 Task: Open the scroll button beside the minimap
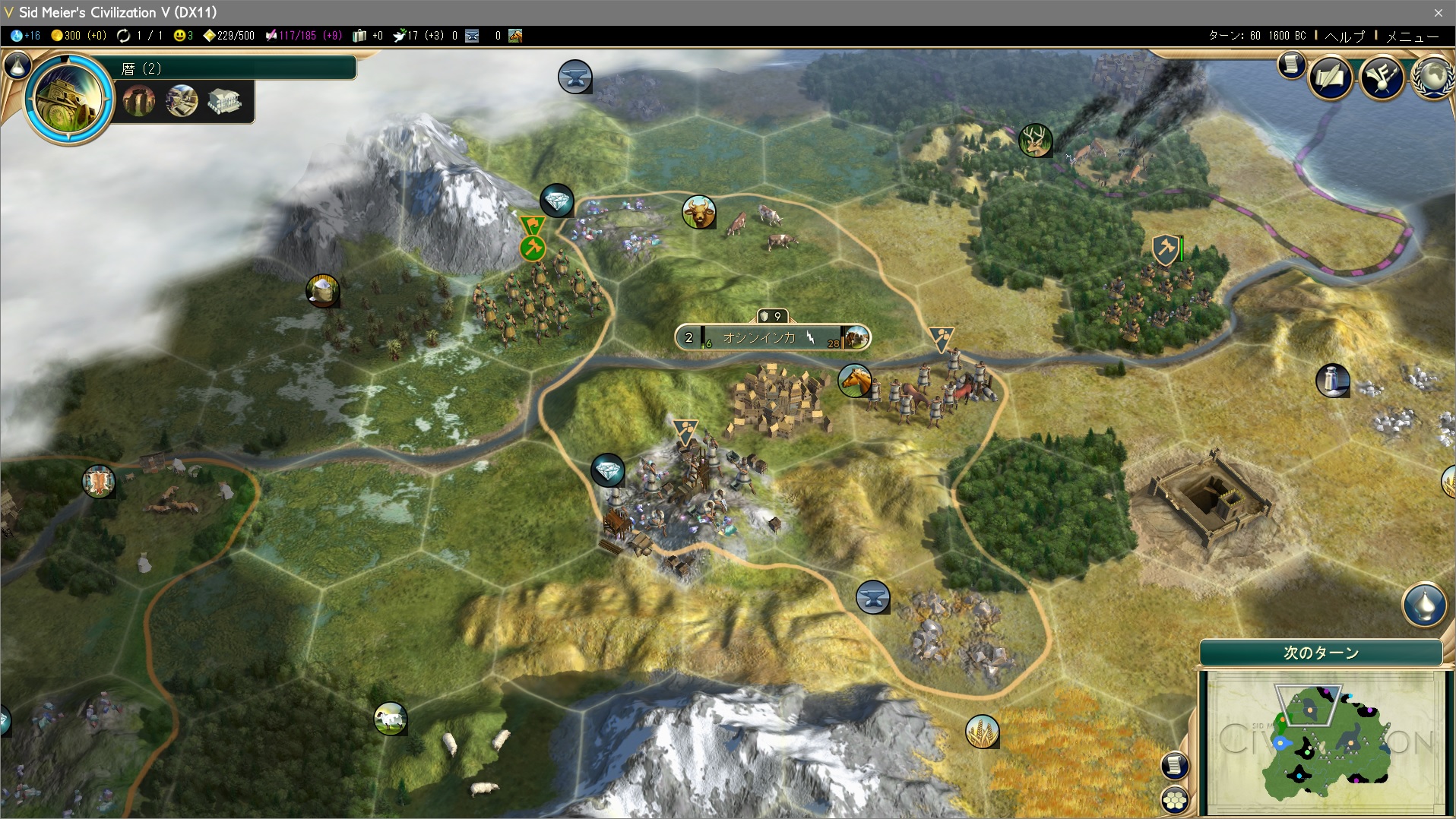pyautogui.click(x=1175, y=765)
